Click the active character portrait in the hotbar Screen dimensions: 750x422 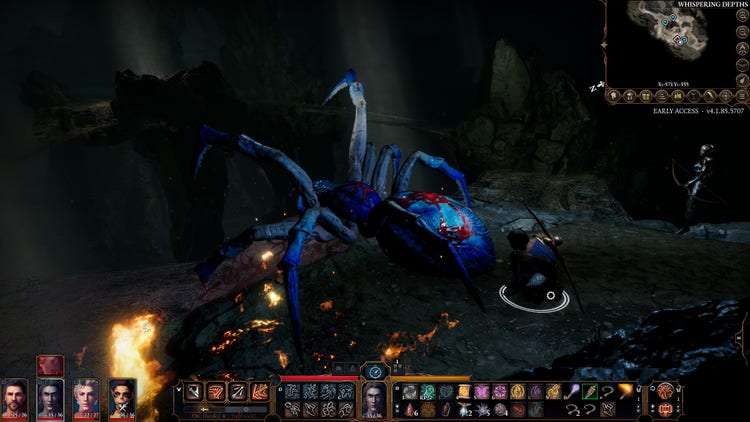tap(373, 396)
